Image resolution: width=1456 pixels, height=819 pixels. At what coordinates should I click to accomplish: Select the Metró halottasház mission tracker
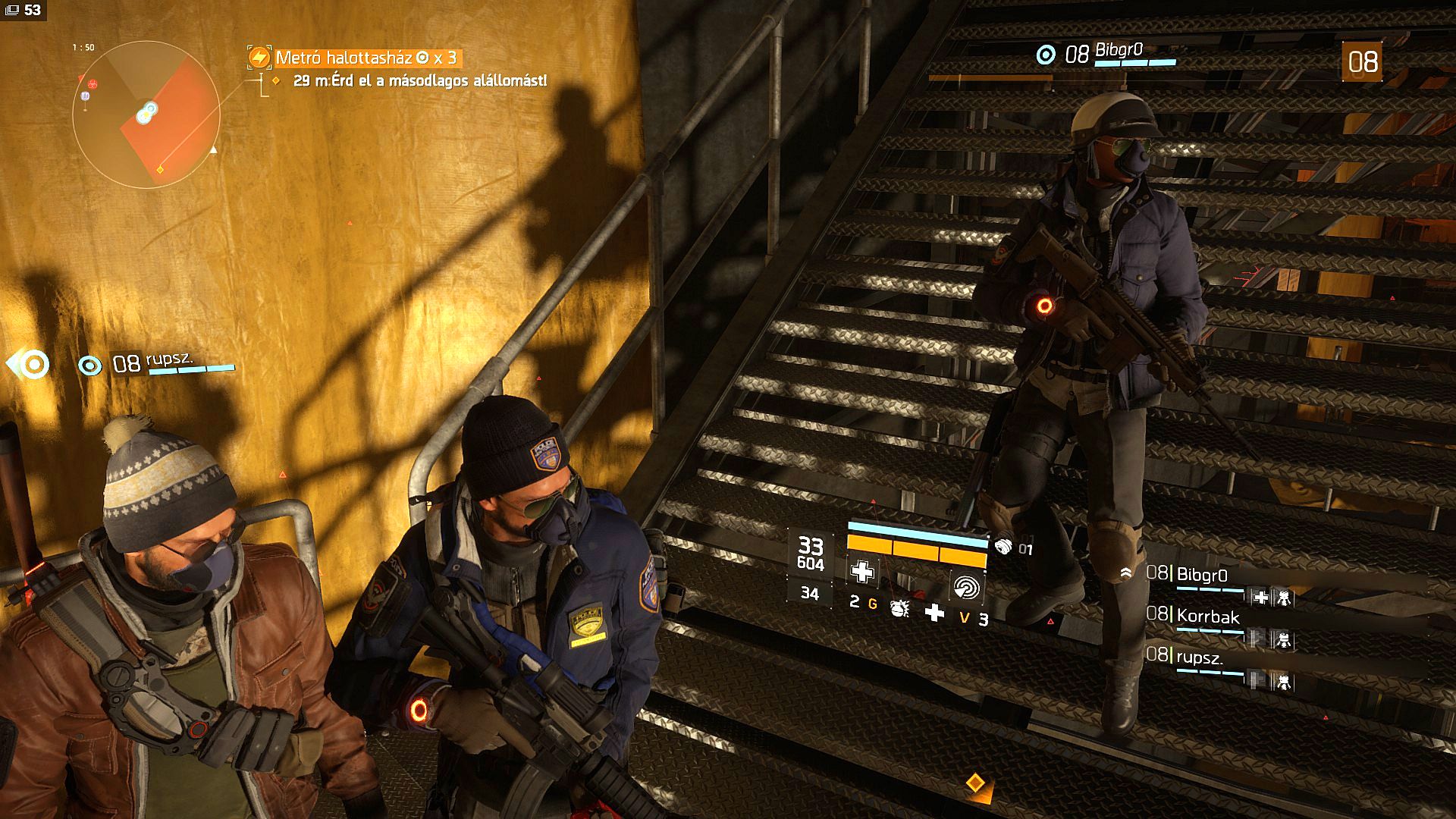pyautogui.click(x=354, y=58)
